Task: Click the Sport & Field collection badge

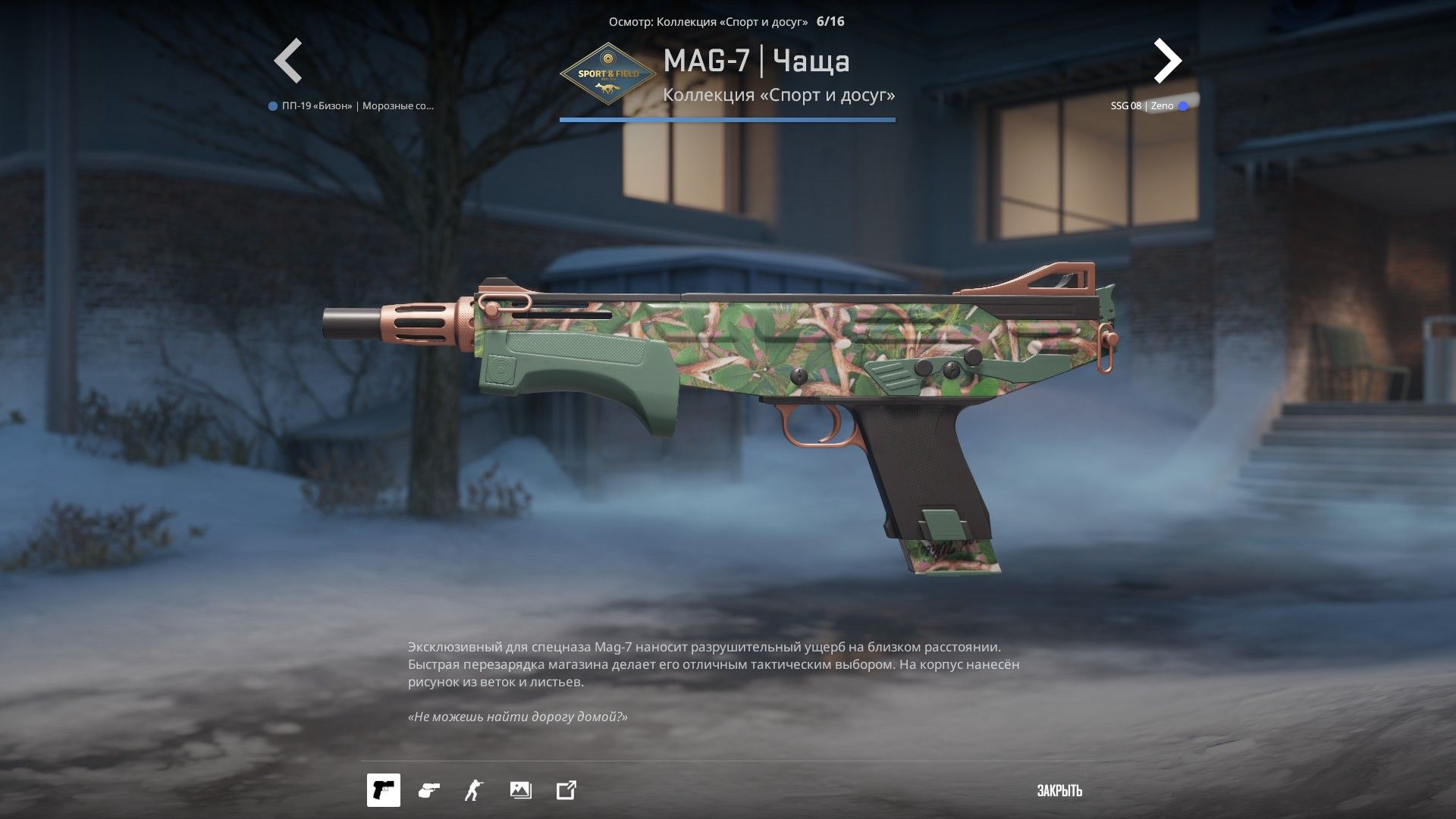Action: [608, 74]
